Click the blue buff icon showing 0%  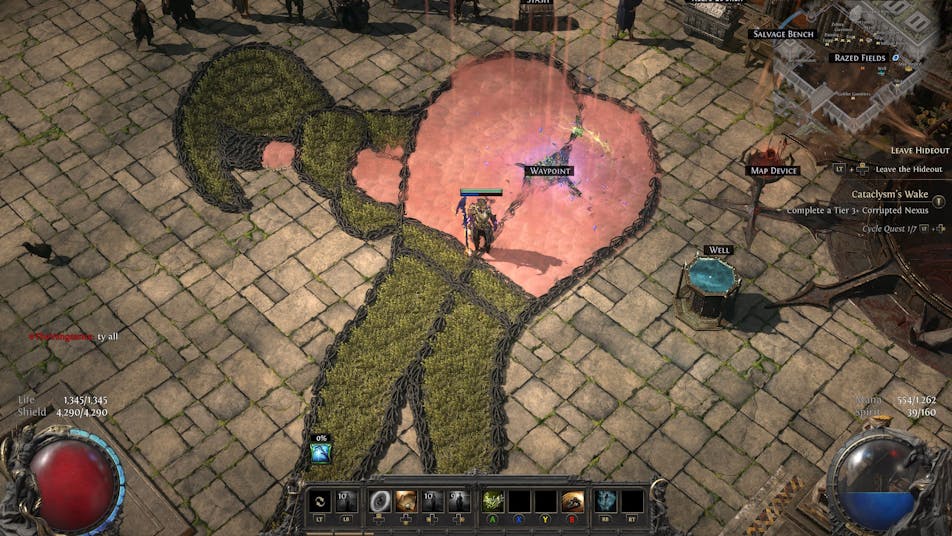[x=320, y=453]
